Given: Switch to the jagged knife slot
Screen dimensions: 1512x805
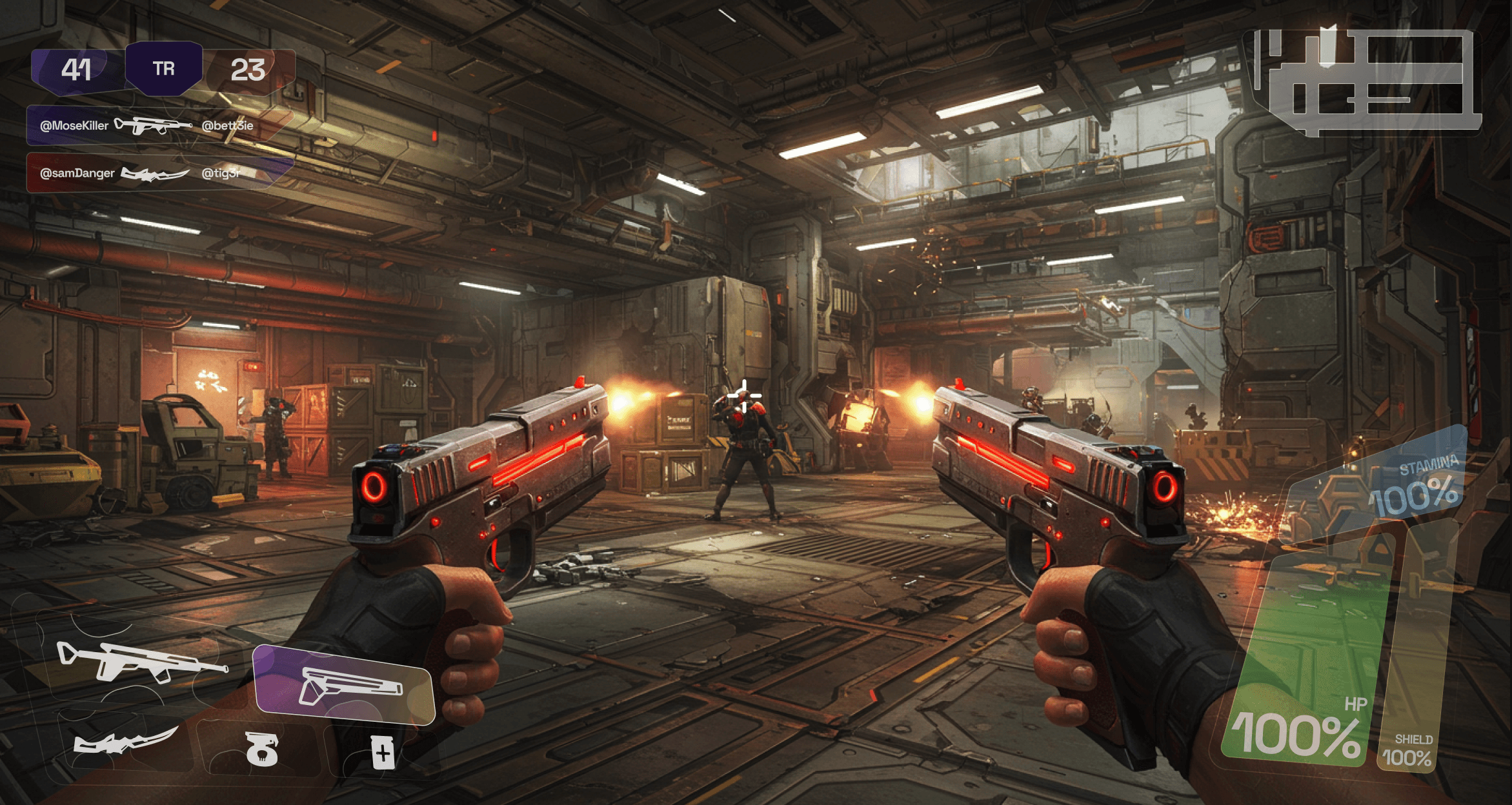Looking at the screenshot, I should pos(125,742).
